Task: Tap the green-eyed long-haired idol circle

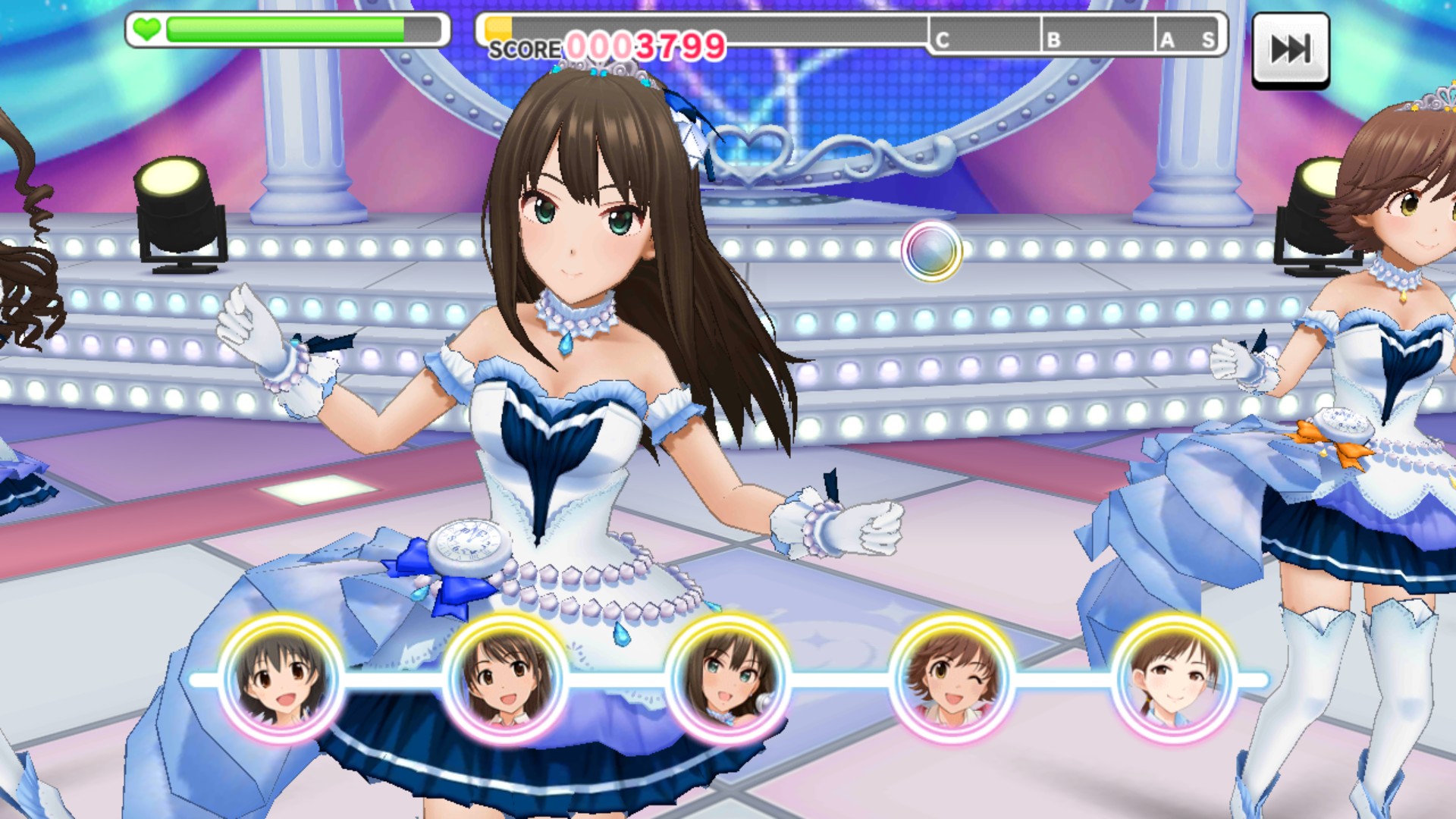Action: pos(729,678)
